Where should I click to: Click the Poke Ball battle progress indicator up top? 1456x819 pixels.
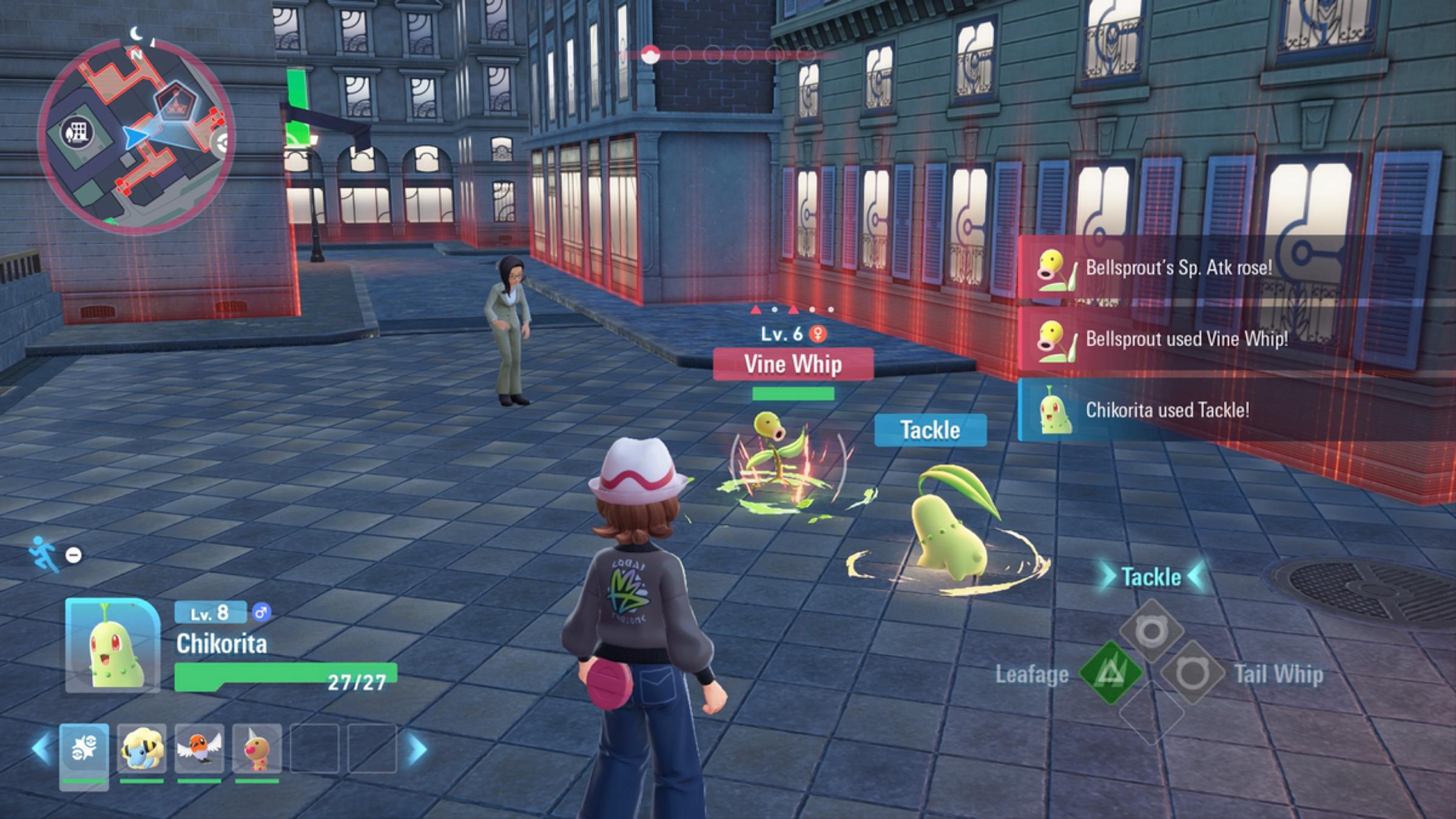tap(650, 55)
